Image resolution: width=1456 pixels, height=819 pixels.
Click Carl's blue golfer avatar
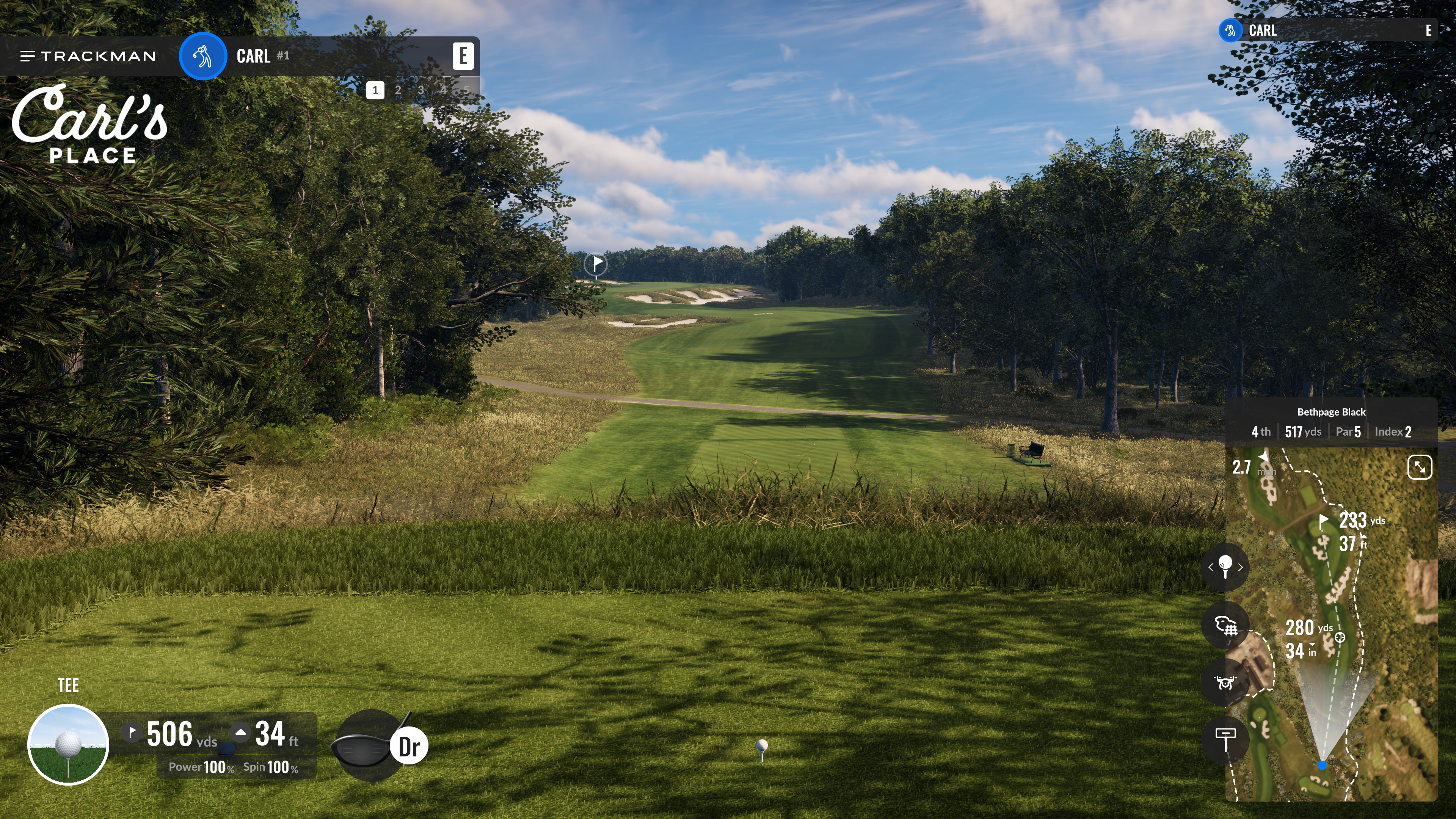(x=203, y=56)
